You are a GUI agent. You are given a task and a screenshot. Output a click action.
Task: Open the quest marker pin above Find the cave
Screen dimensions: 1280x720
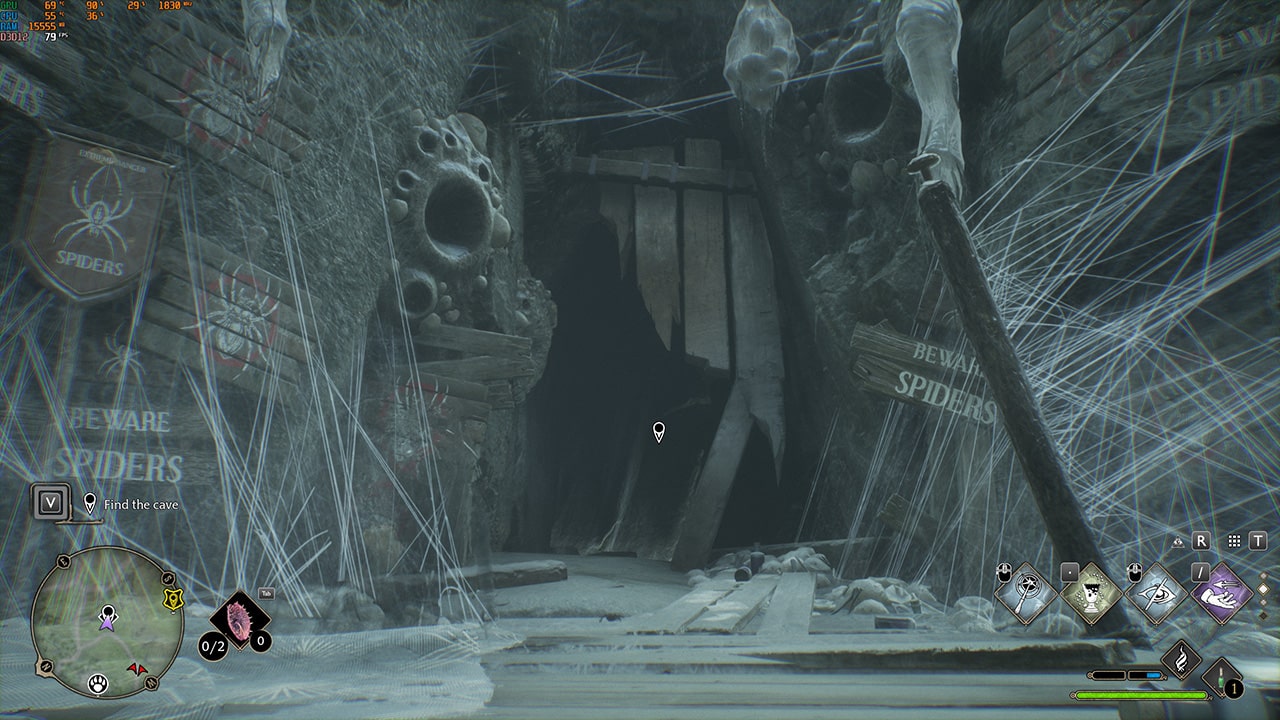[90, 503]
